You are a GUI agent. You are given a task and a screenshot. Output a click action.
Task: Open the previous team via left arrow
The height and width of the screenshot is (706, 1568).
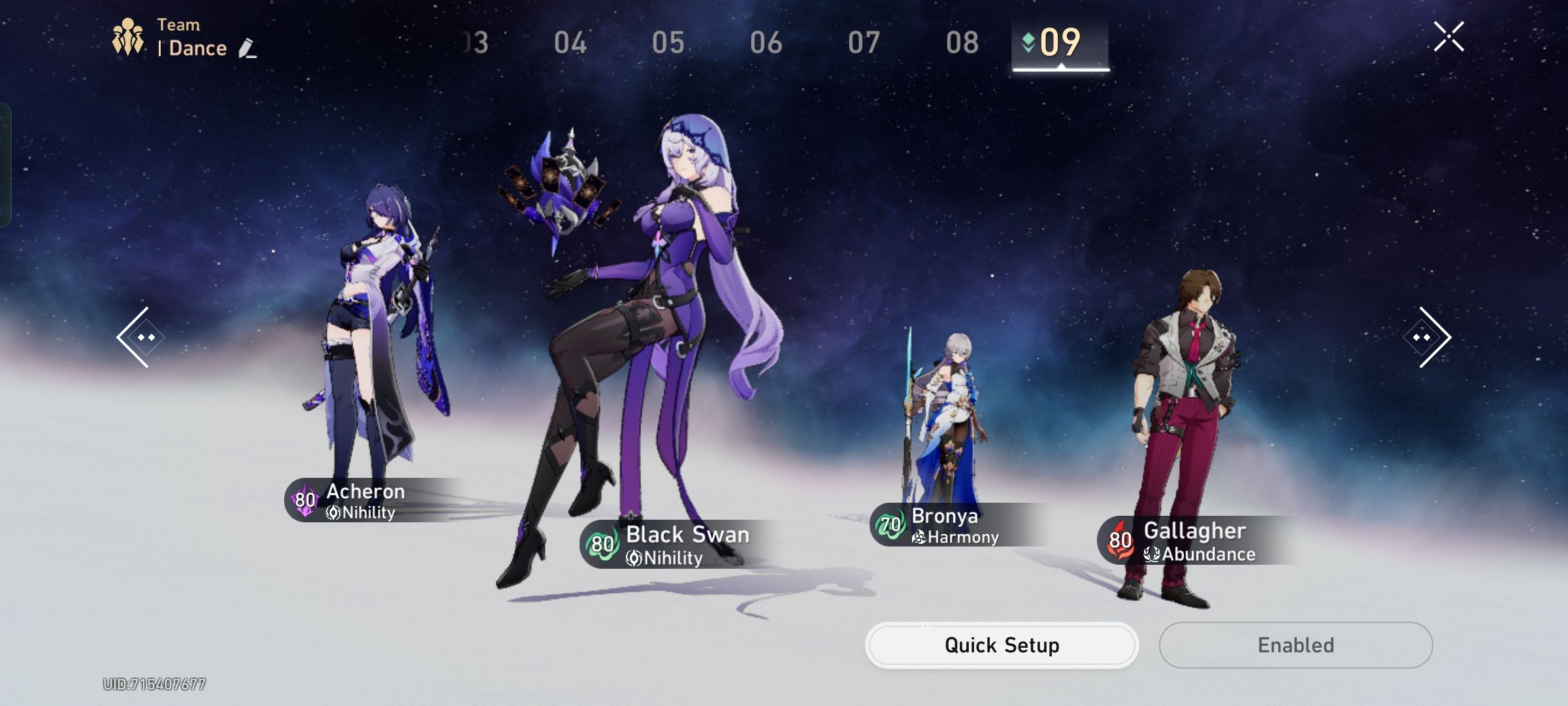pyautogui.click(x=140, y=336)
